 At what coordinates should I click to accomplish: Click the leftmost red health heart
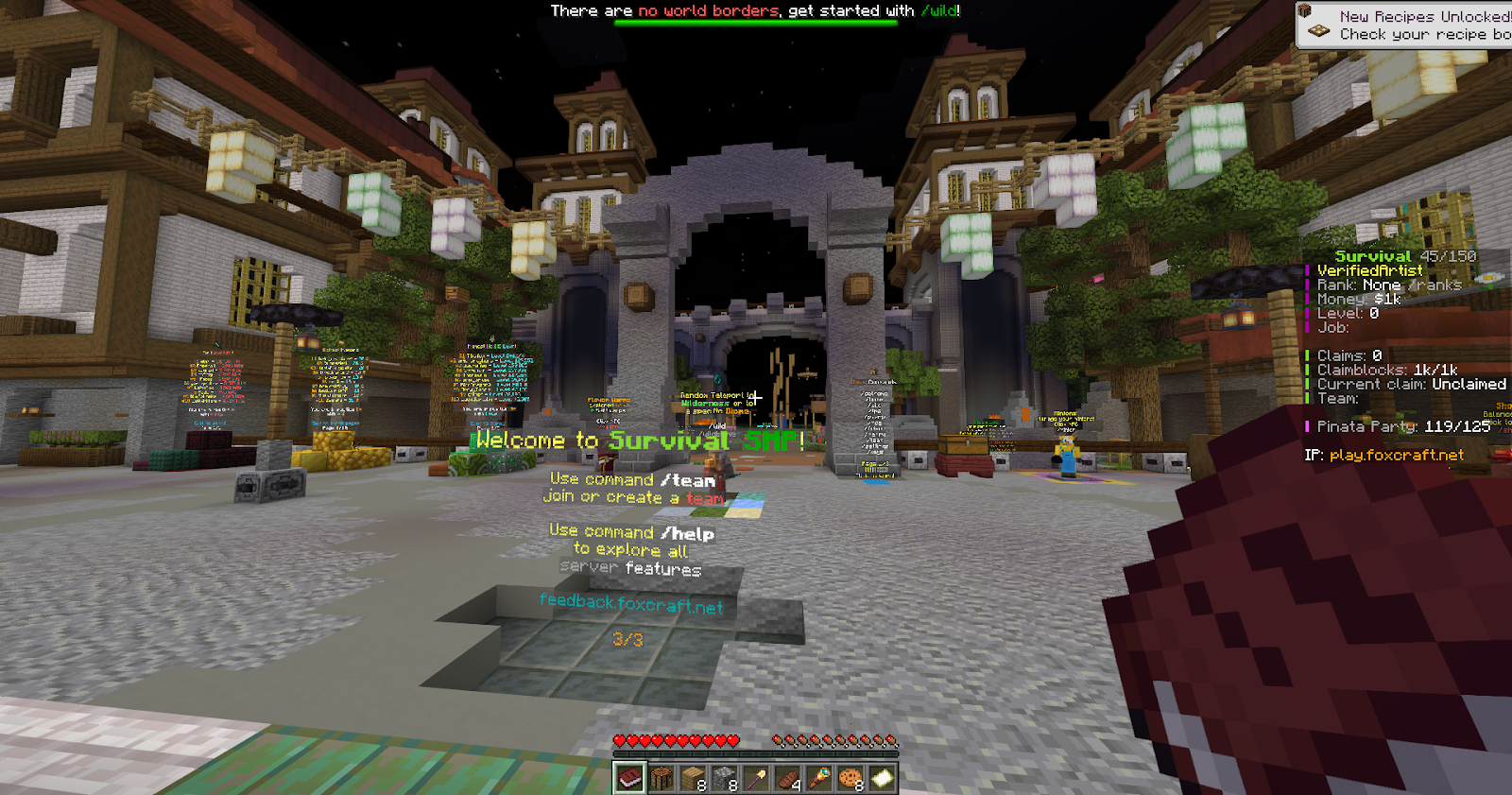click(x=621, y=741)
